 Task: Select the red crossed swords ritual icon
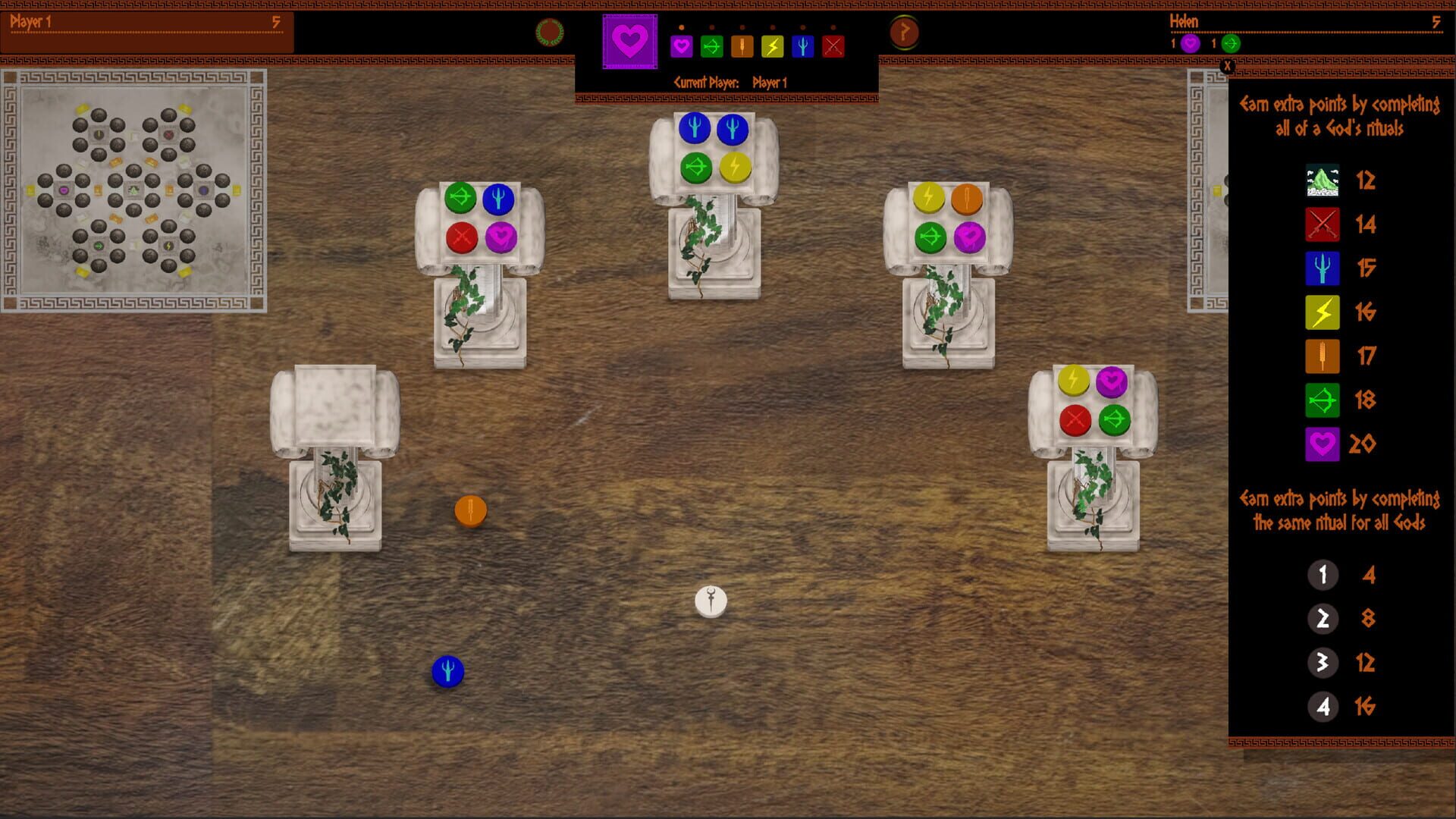833,46
